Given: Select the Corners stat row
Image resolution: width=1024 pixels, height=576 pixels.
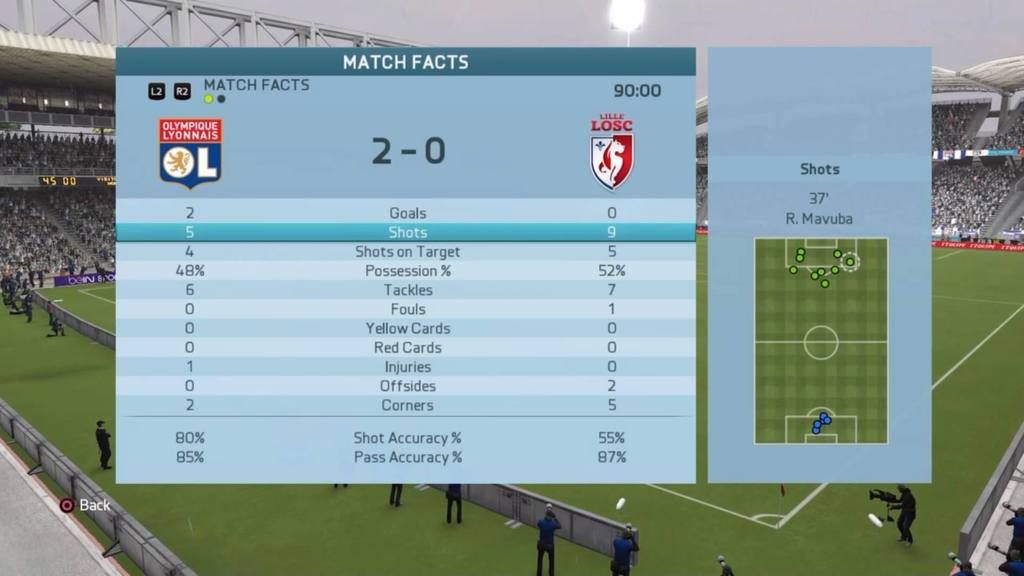Looking at the screenshot, I should tap(406, 405).
